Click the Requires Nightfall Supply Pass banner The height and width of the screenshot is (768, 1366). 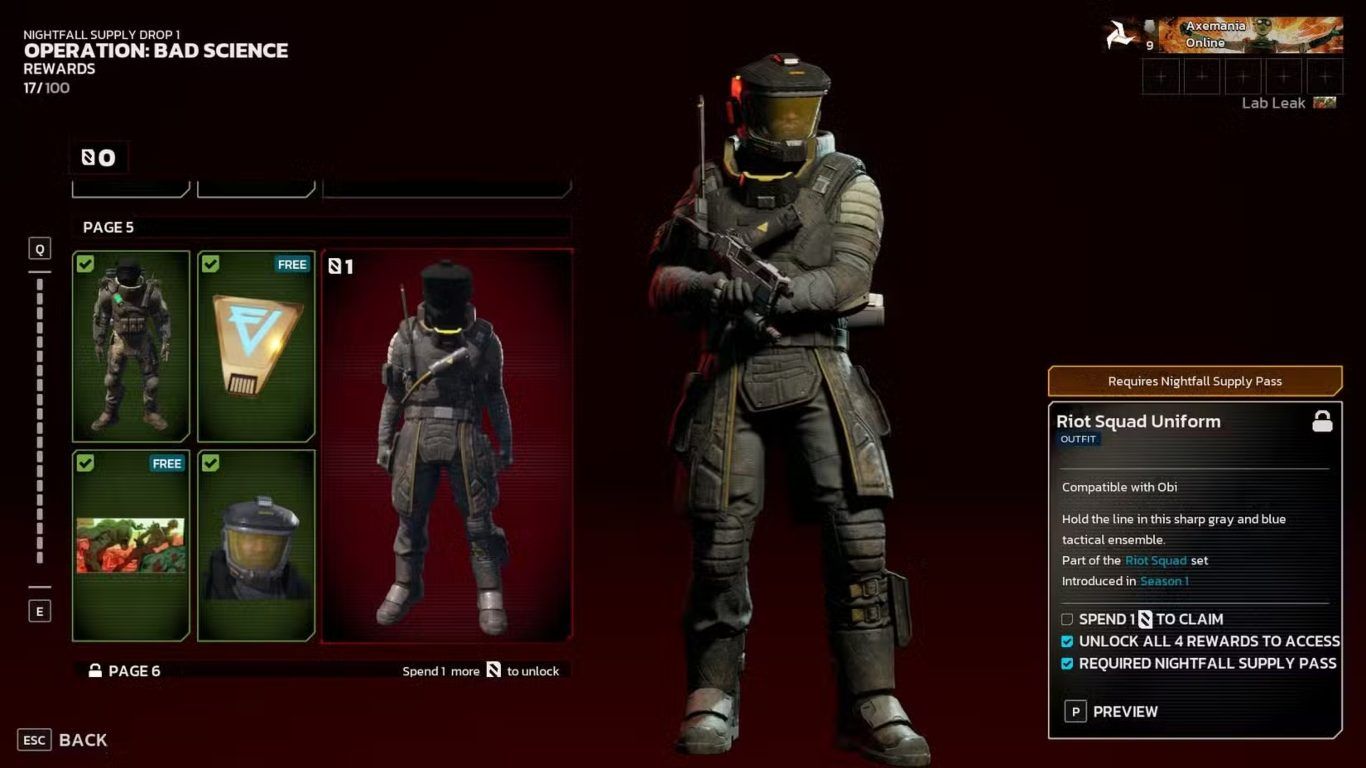pos(1194,381)
